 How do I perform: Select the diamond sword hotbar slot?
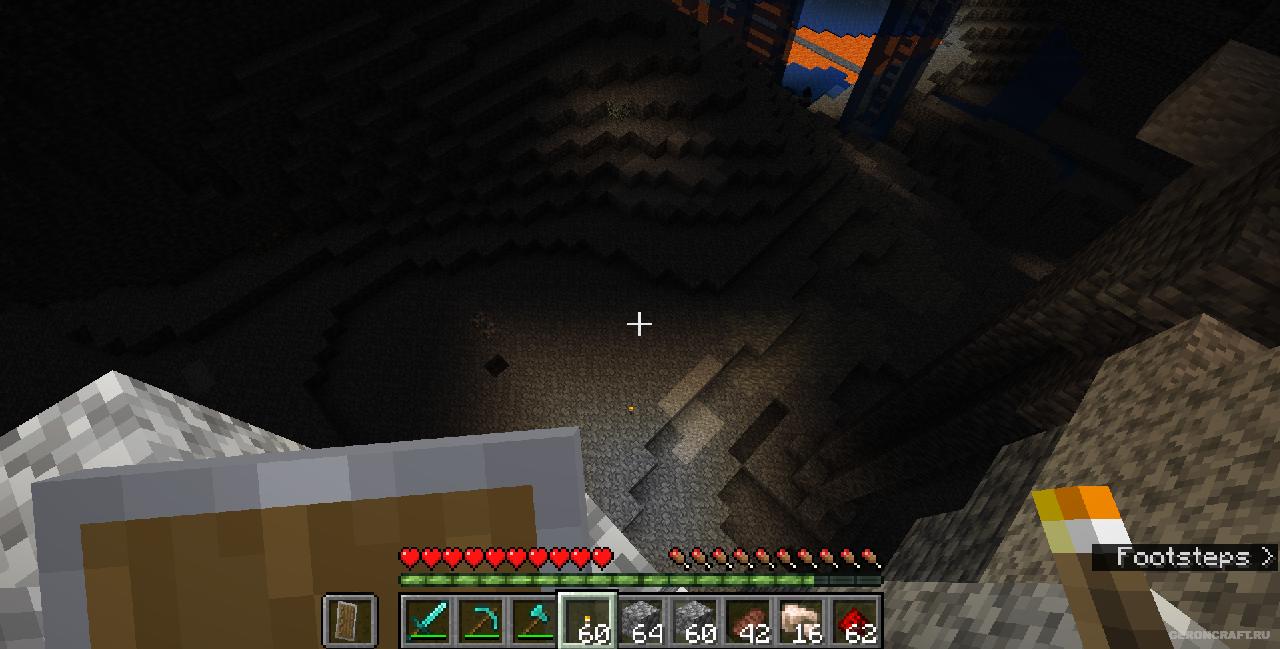pos(427,620)
